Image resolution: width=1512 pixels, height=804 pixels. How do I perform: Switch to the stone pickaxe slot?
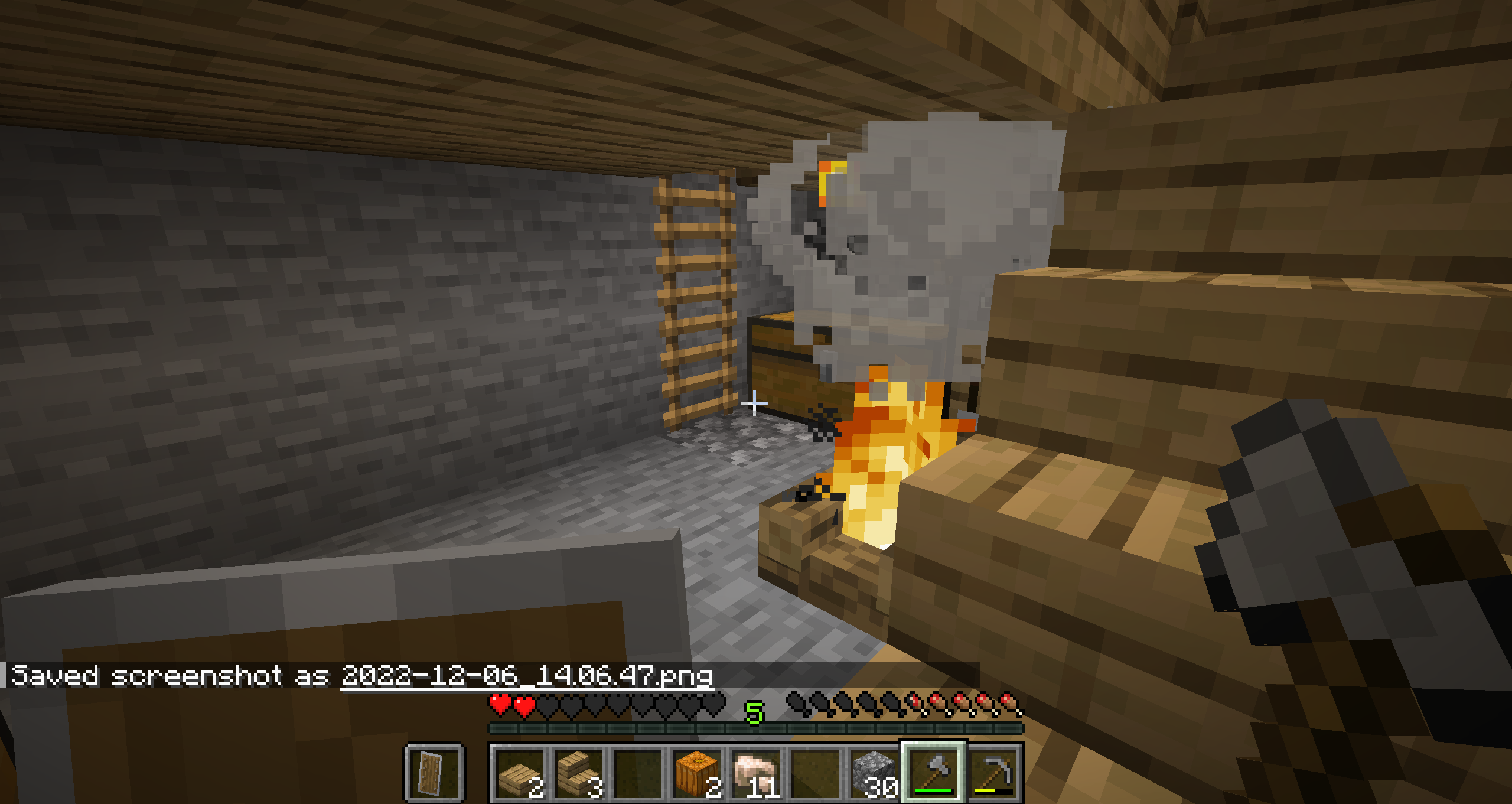pyautogui.click(x=993, y=773)
